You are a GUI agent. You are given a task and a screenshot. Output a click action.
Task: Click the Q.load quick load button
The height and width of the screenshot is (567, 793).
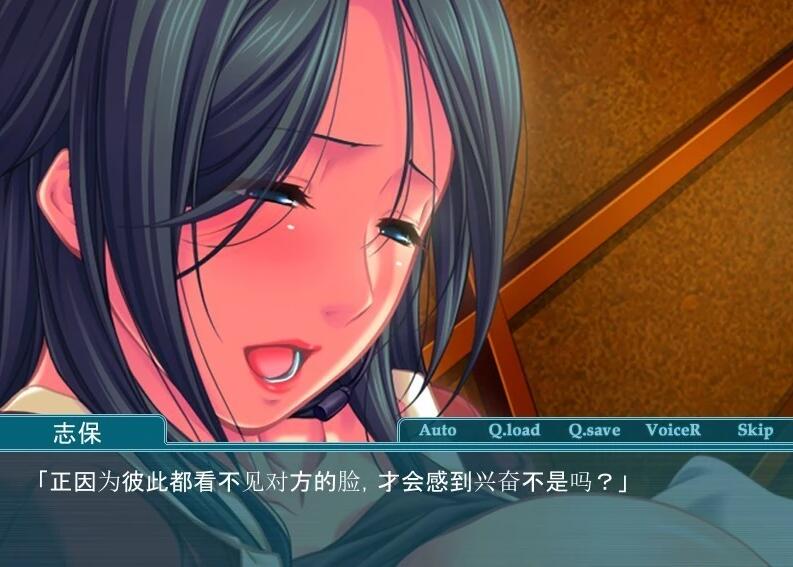pos(514,431)
